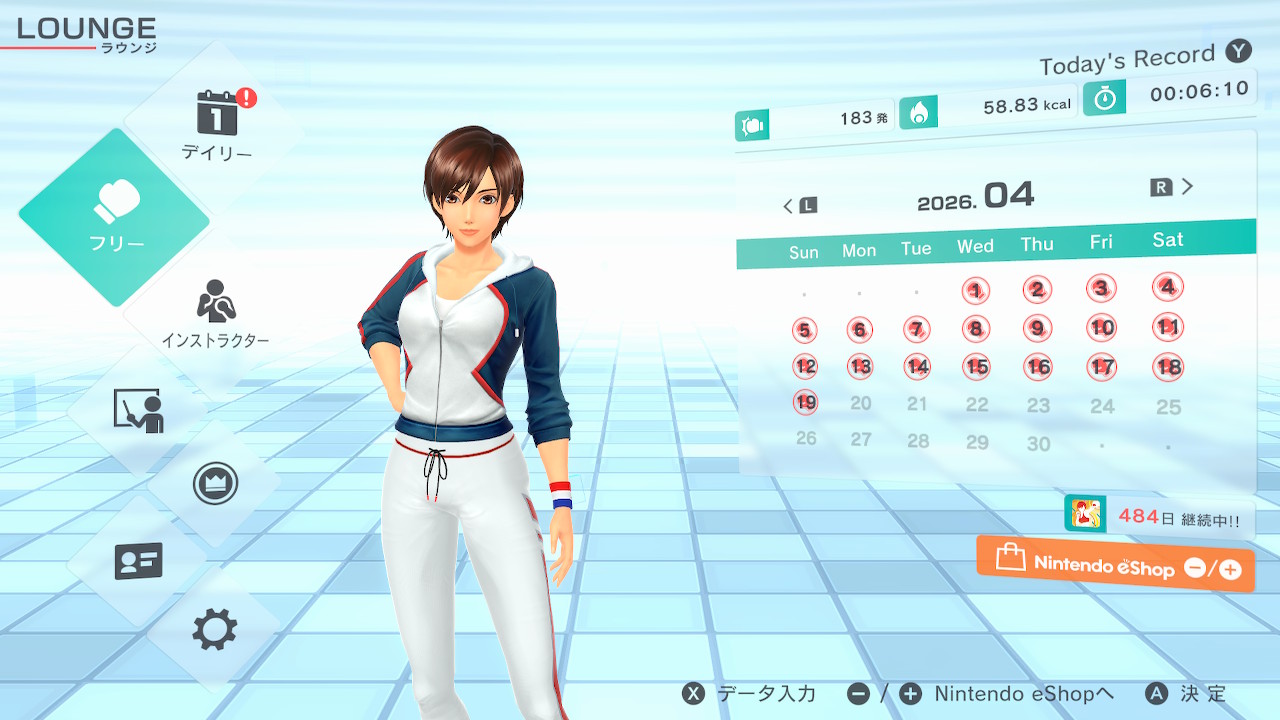Select April 19 on the calendar
The height and width of the screenshot is (720, 1280).
(x=805, y=402)
